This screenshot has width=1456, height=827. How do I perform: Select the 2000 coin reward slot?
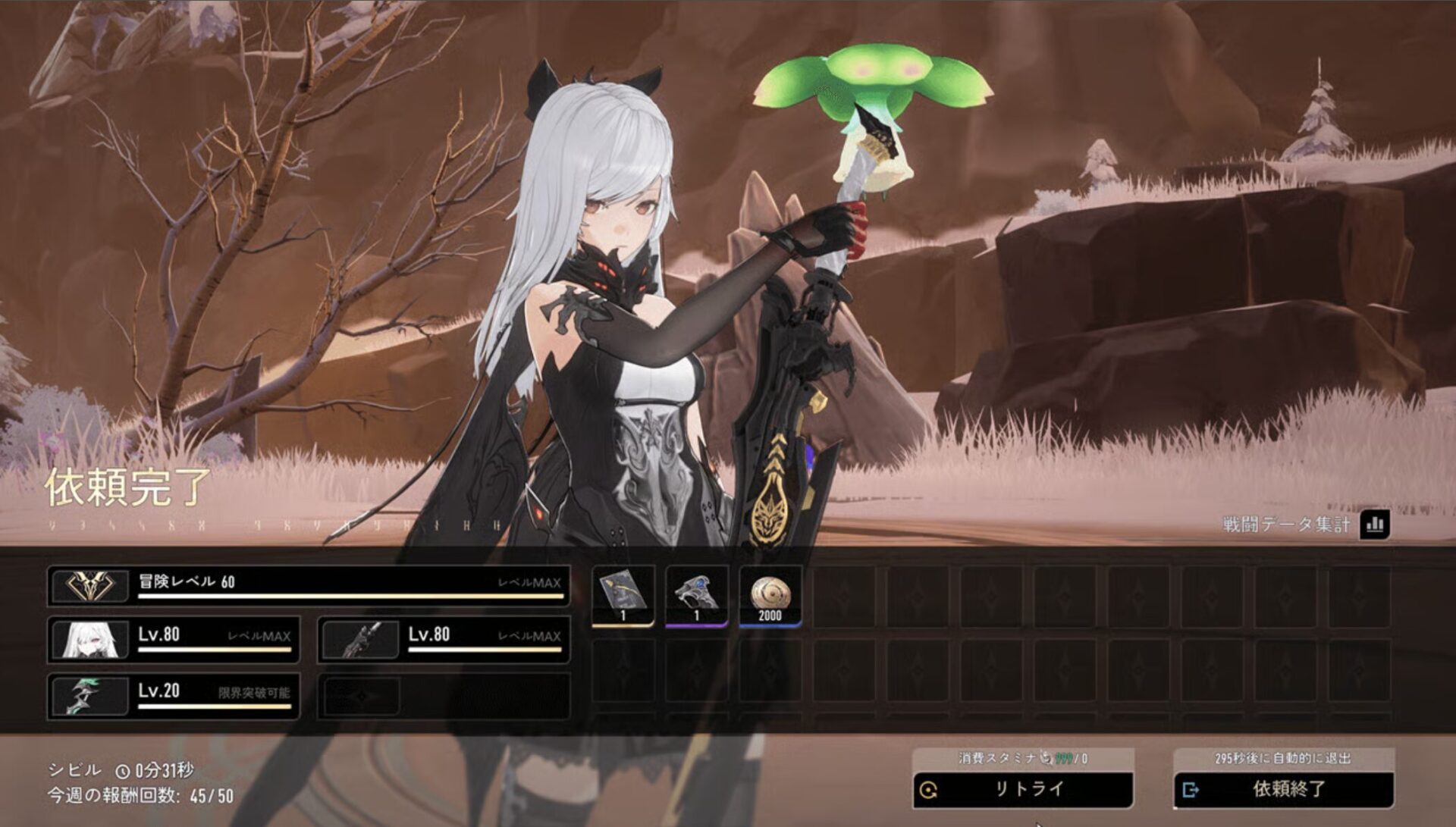[770, 596]
